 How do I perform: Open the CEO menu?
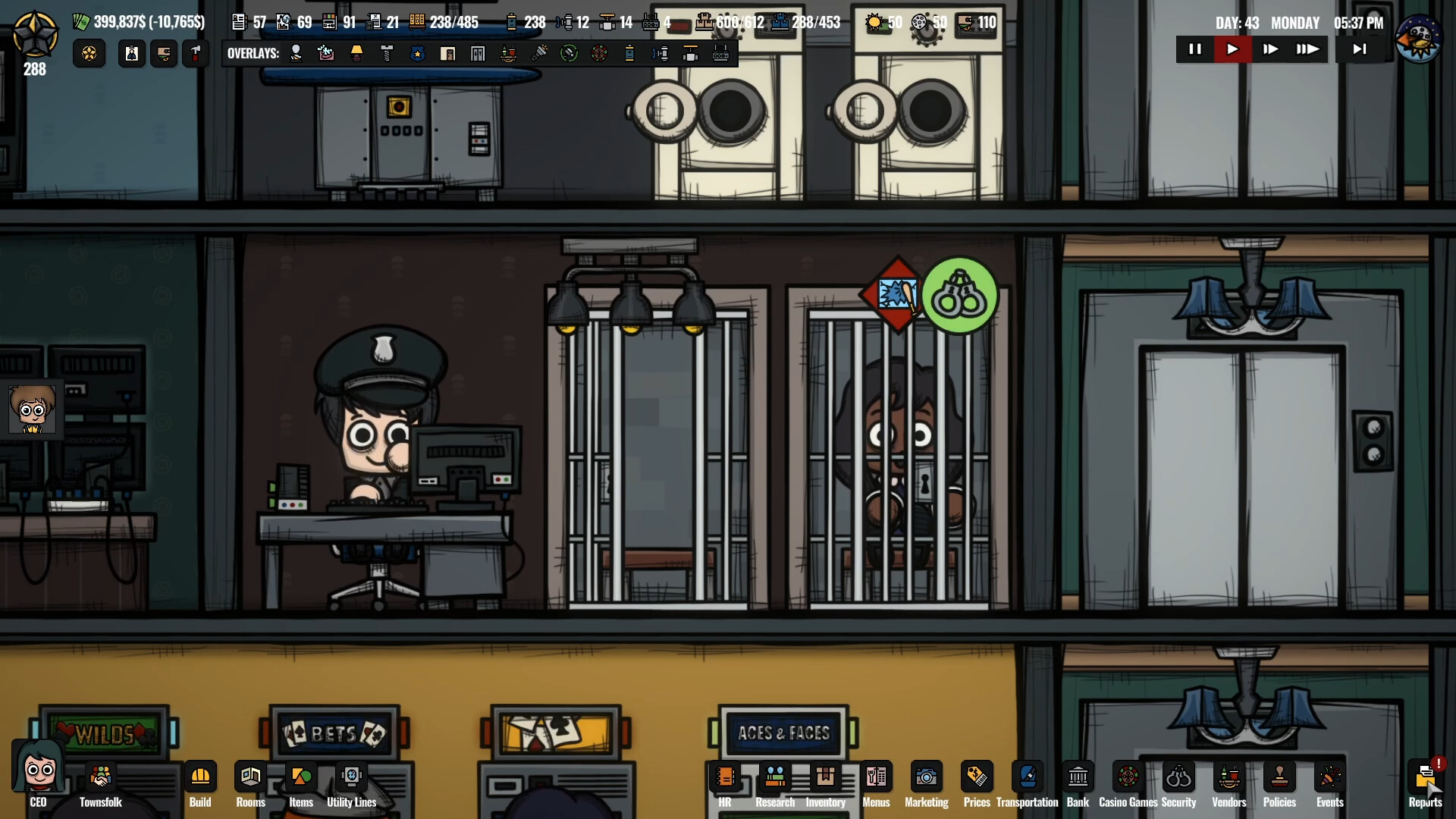tap(37, 773)
